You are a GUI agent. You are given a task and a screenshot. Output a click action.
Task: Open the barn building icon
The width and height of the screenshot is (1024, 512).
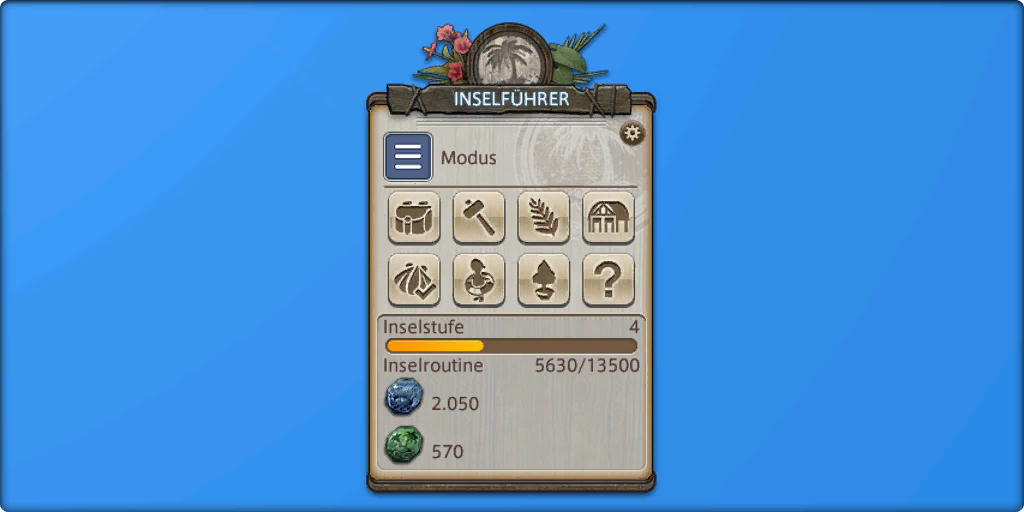[608, 217]
